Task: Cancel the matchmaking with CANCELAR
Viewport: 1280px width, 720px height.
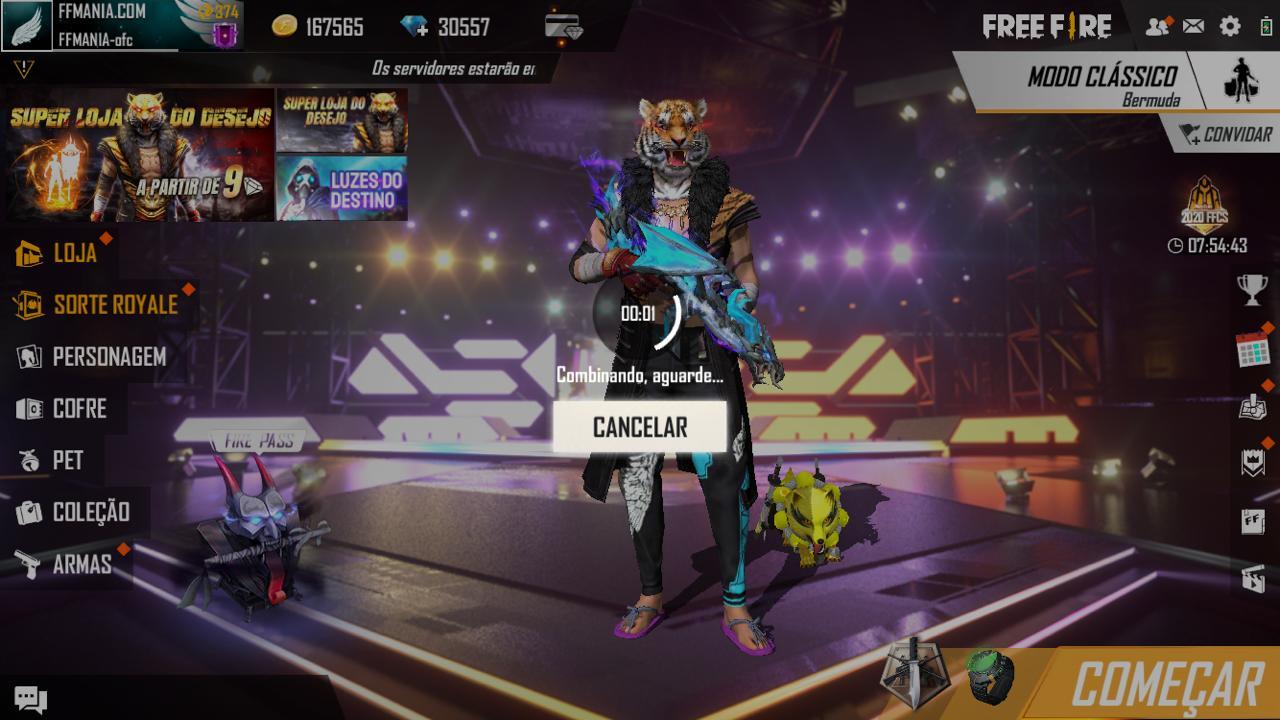Action: (640, 427)
